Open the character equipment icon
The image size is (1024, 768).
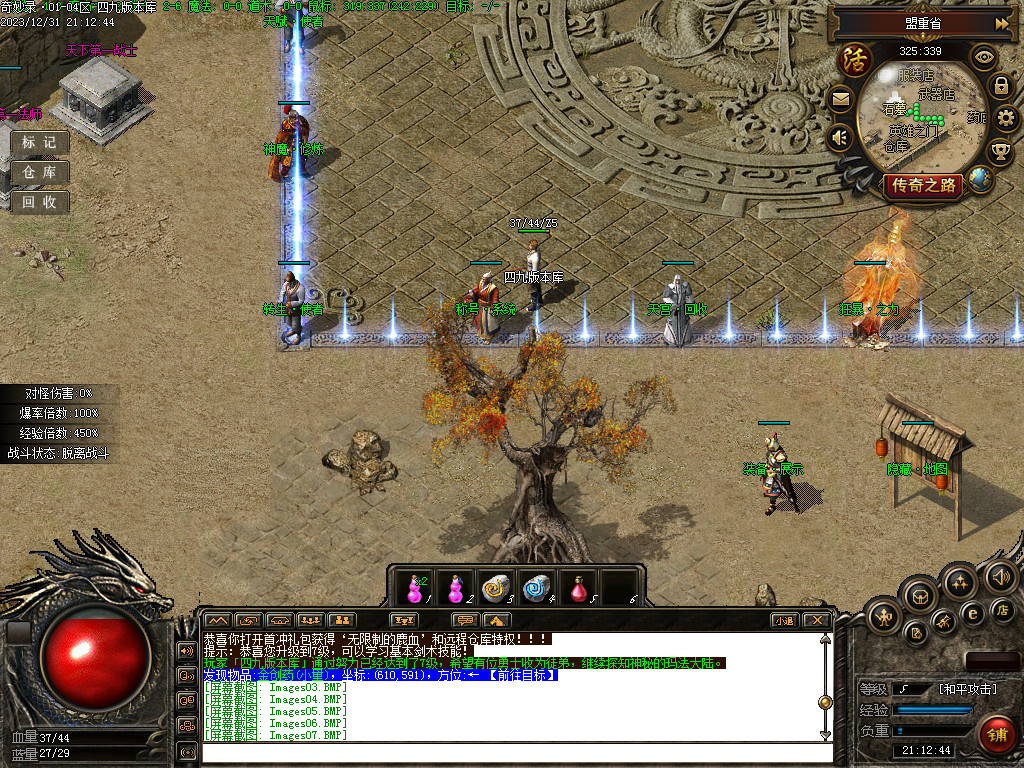pyautogui.click(x=883, y=615)
